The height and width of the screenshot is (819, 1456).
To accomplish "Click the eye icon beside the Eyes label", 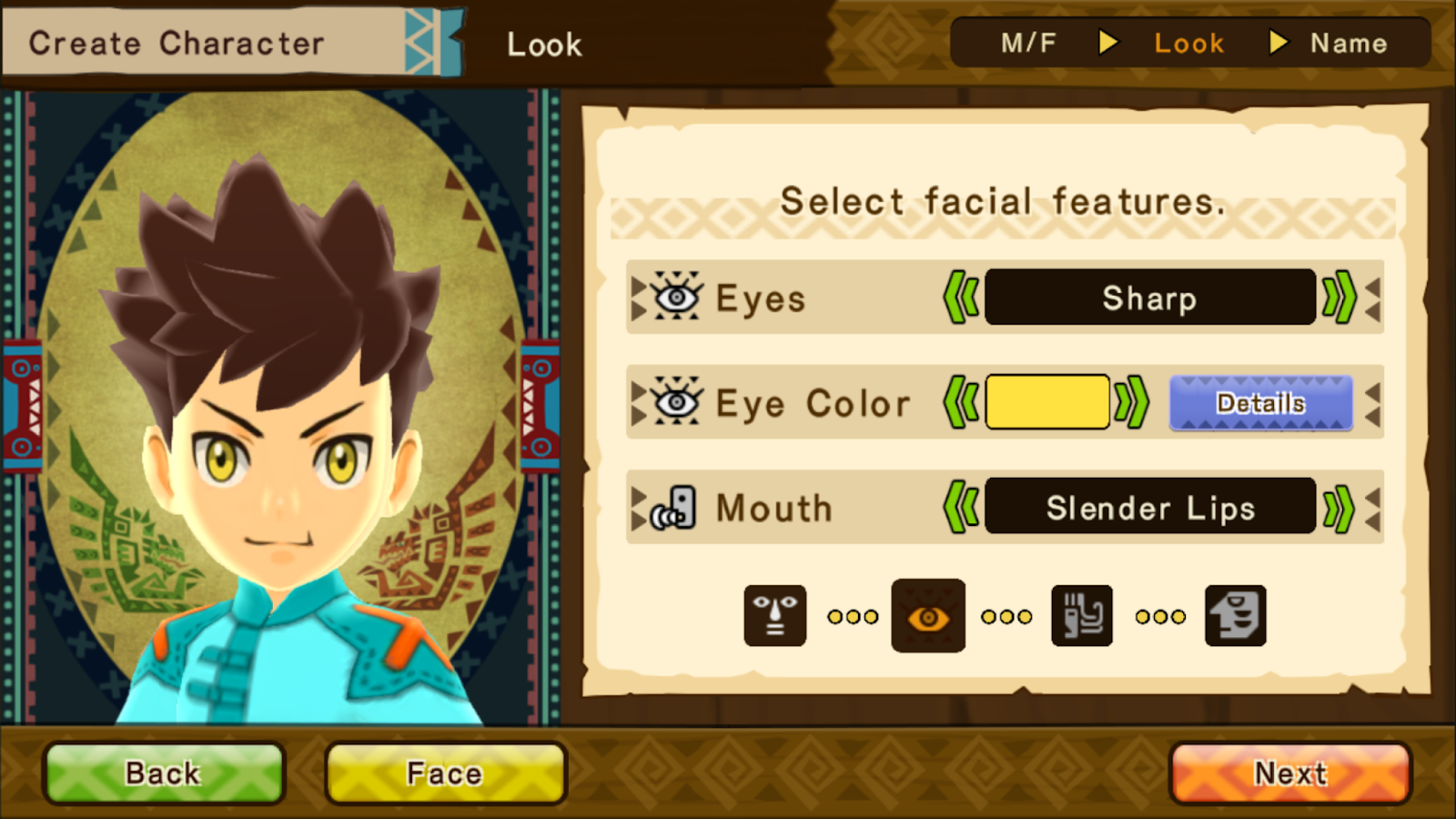I will click(674, 297).
